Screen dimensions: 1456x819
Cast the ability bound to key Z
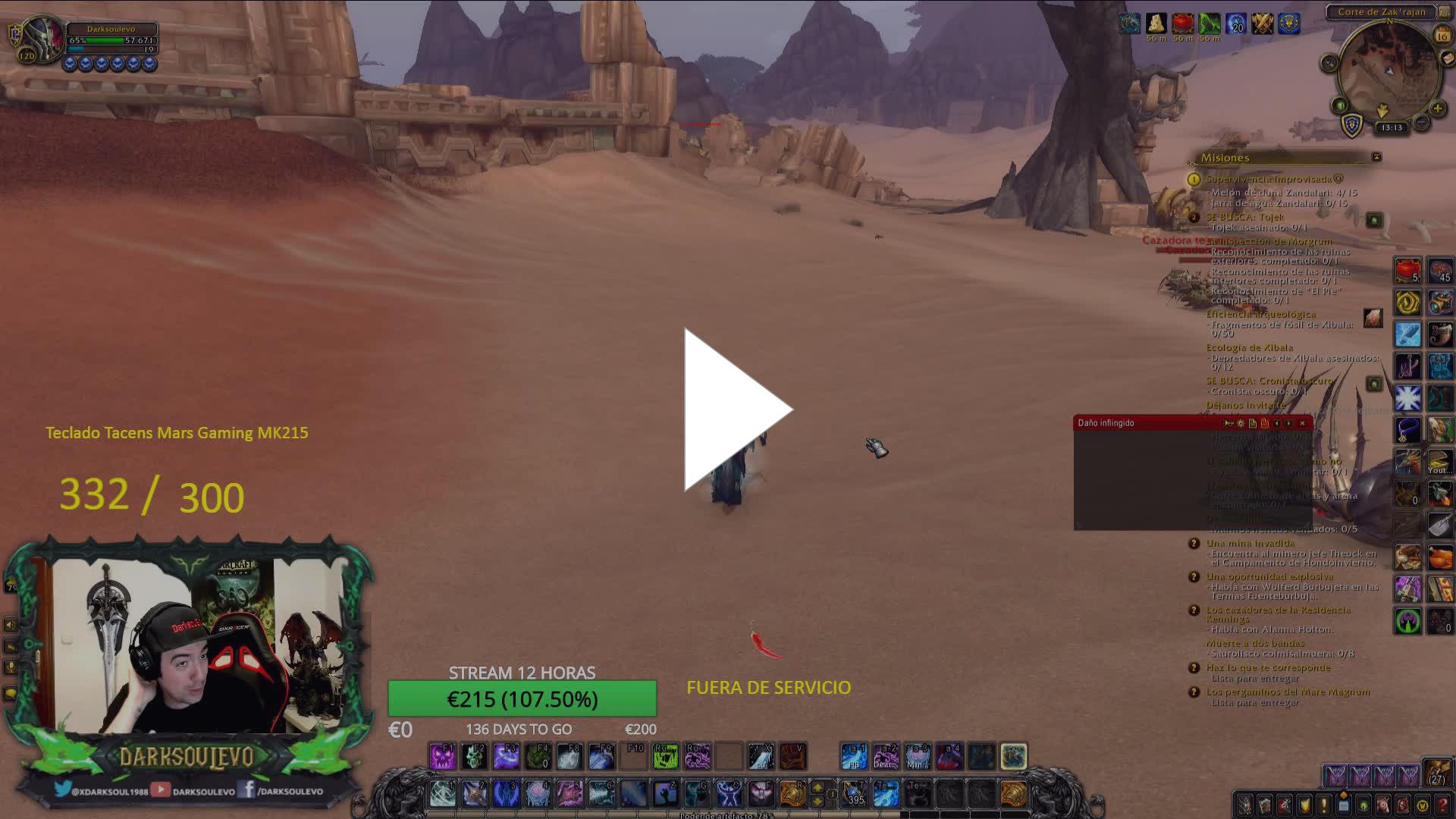click(x=665, y=794)
